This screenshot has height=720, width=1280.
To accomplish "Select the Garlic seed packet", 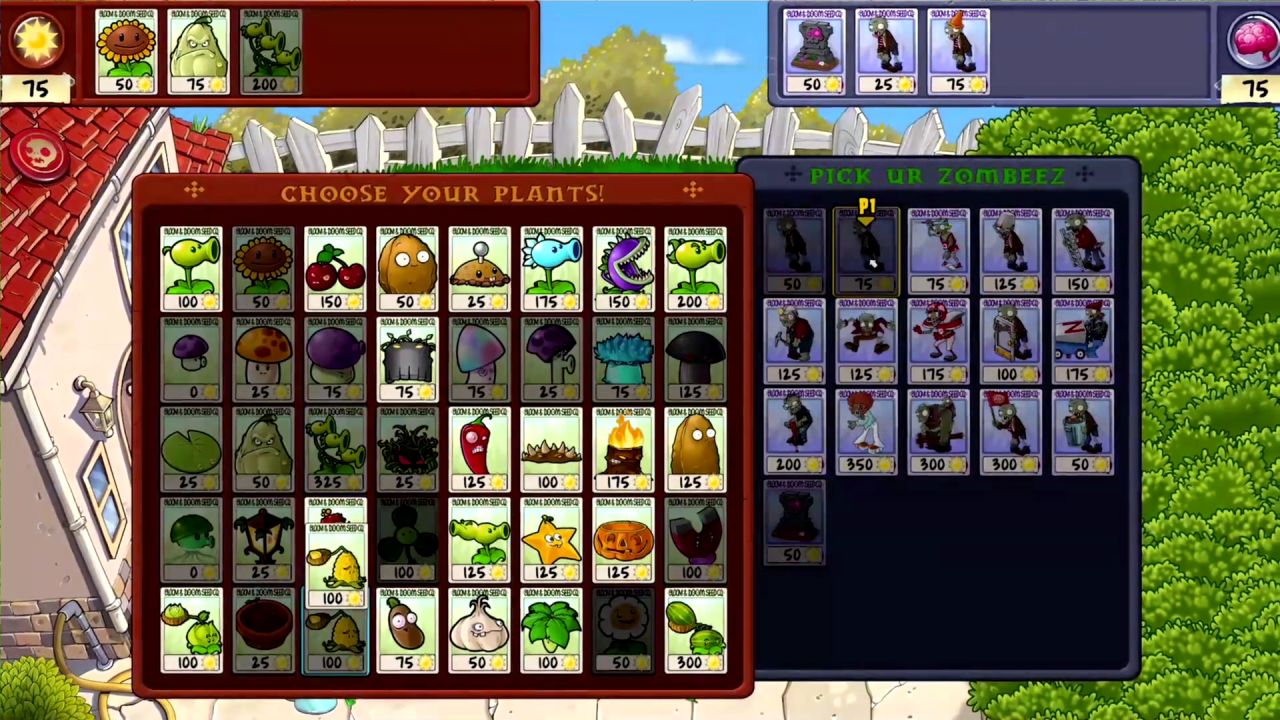I will (x=478, y=630).
